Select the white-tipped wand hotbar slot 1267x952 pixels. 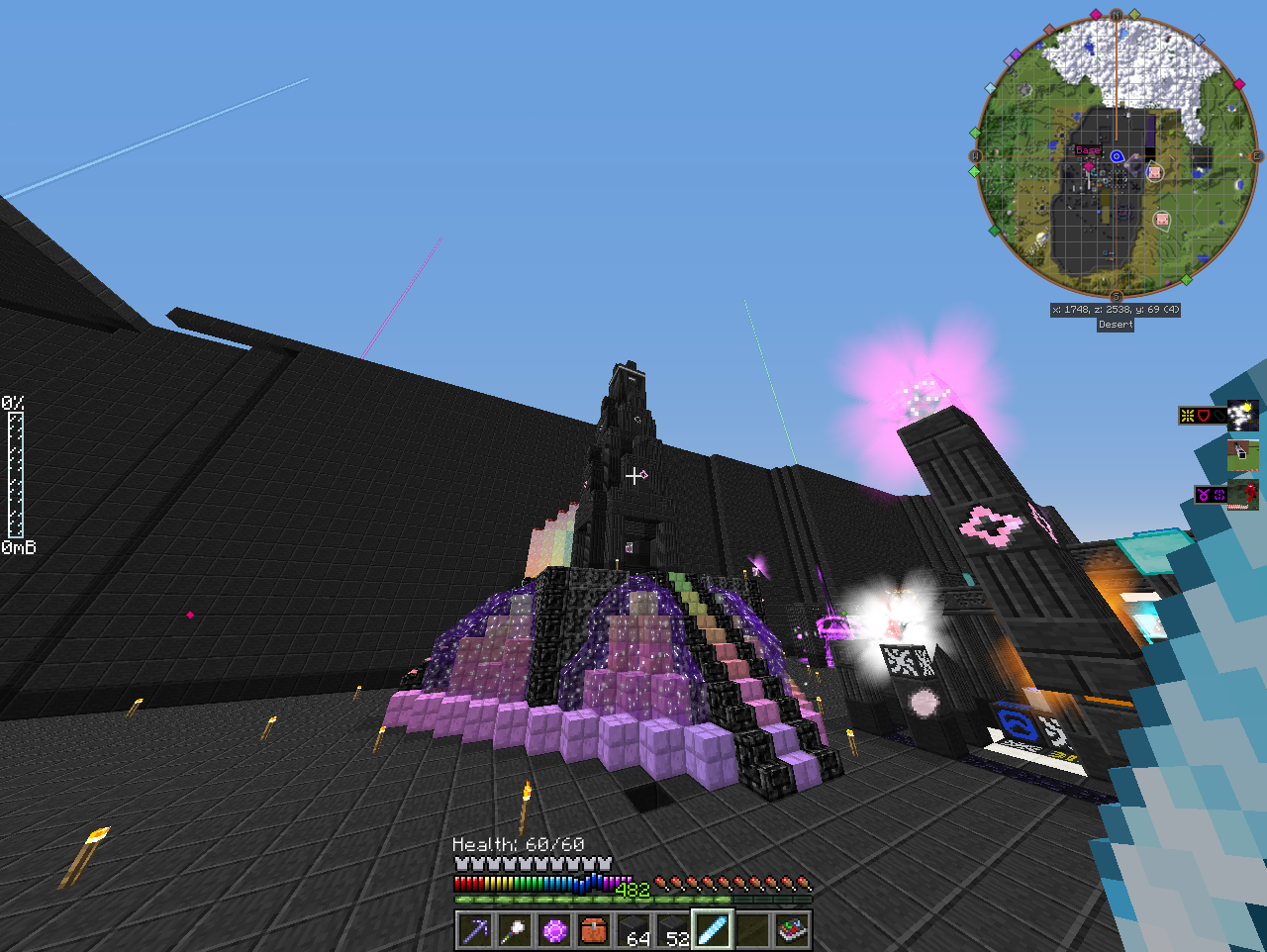pyautogui.click(x=515, y=931)
